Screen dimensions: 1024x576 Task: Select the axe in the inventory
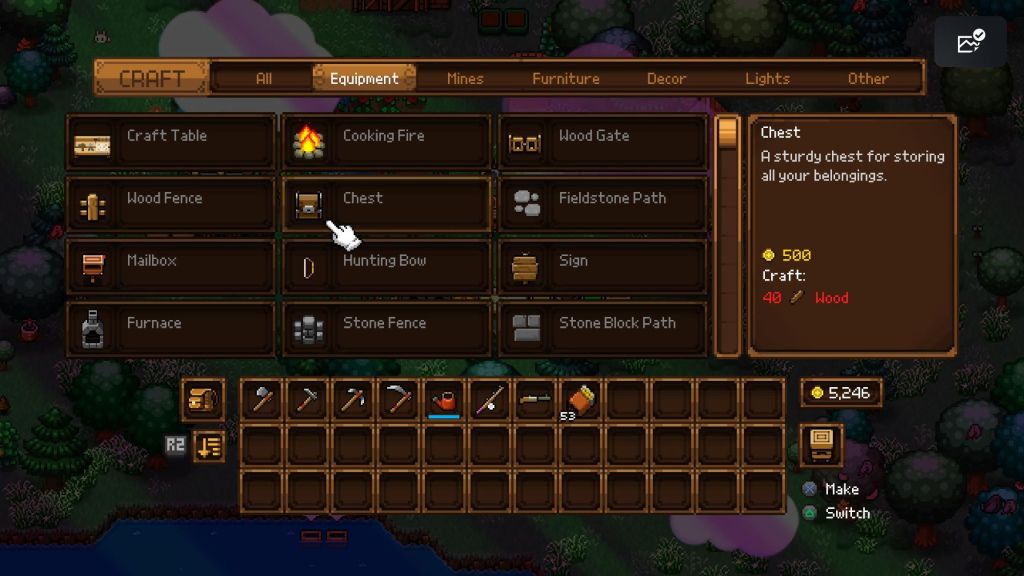(x=262, y=400)
